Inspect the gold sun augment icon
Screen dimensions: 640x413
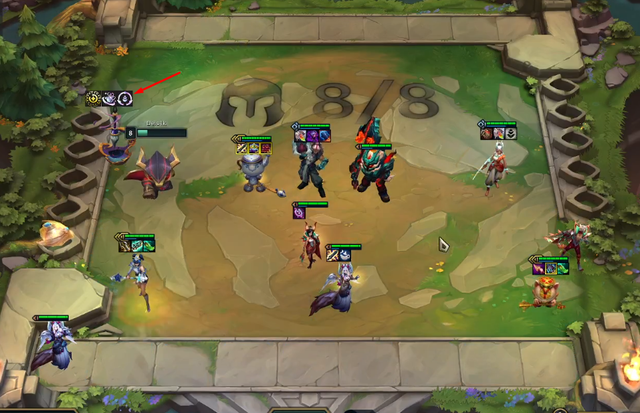[94, 98]
